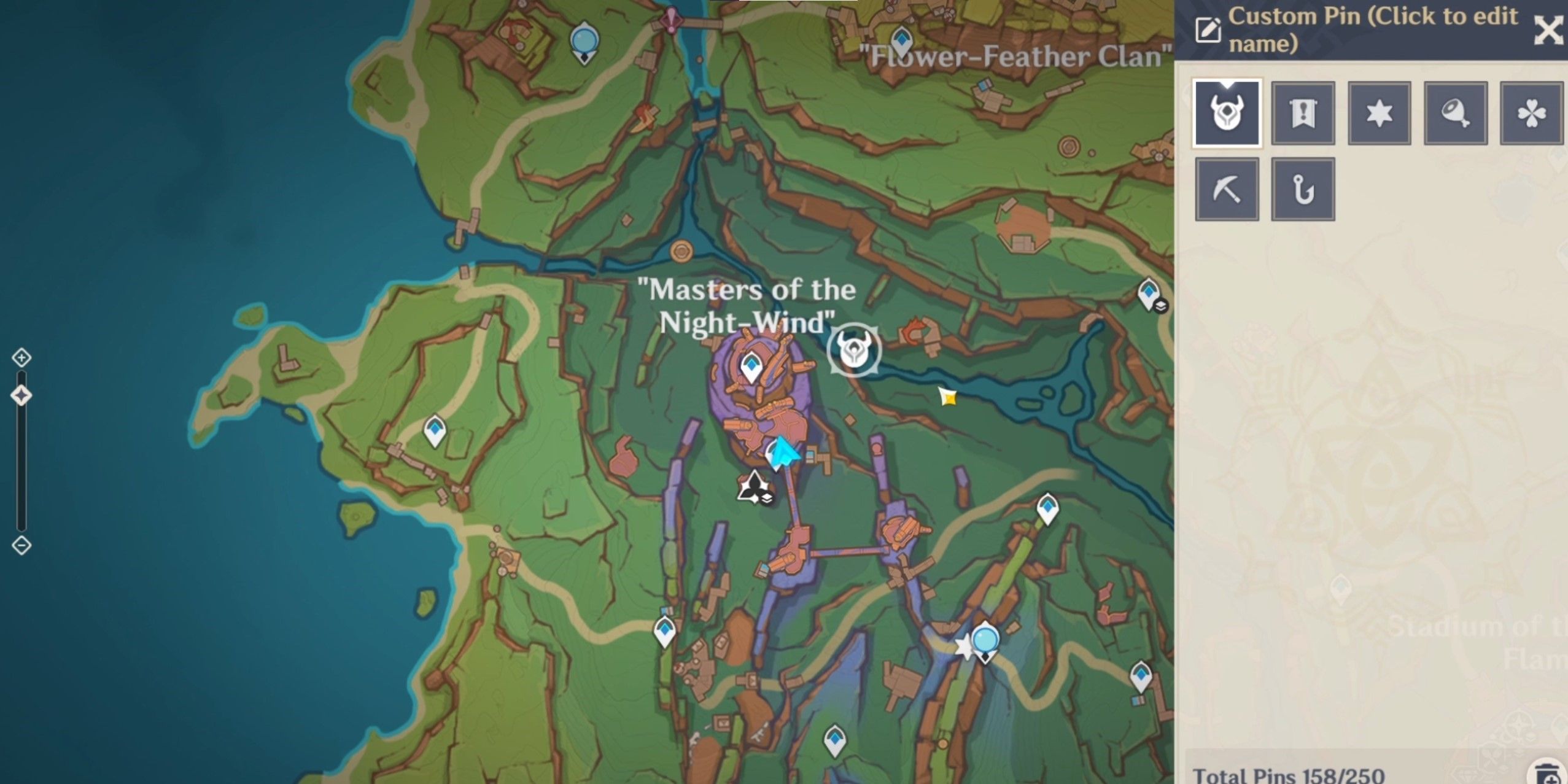Viewport: 1568px width, 784px height.
Task: Choose the exclamation banner pin icon
Action: pos(1303,113)
